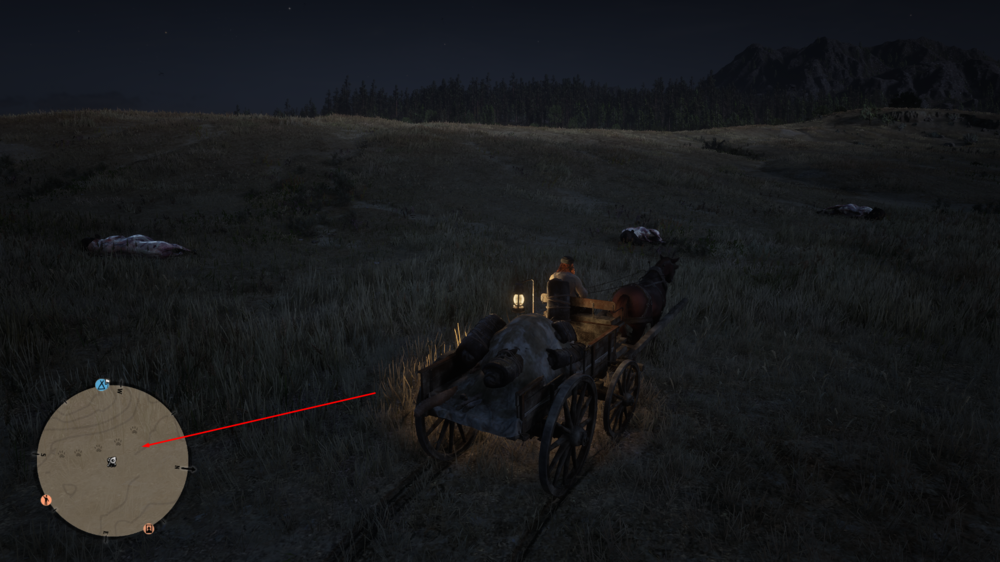Select the orange card-shaped marker on minimap edge
1000x562 pixels.
[x=149, y=528]
